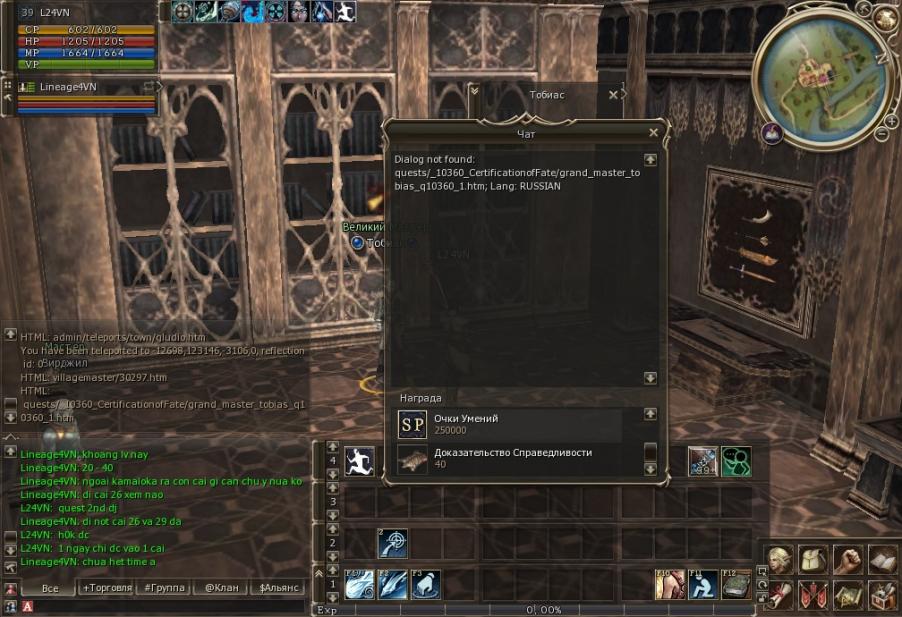Close the Чат dialog window

point(653,132)
